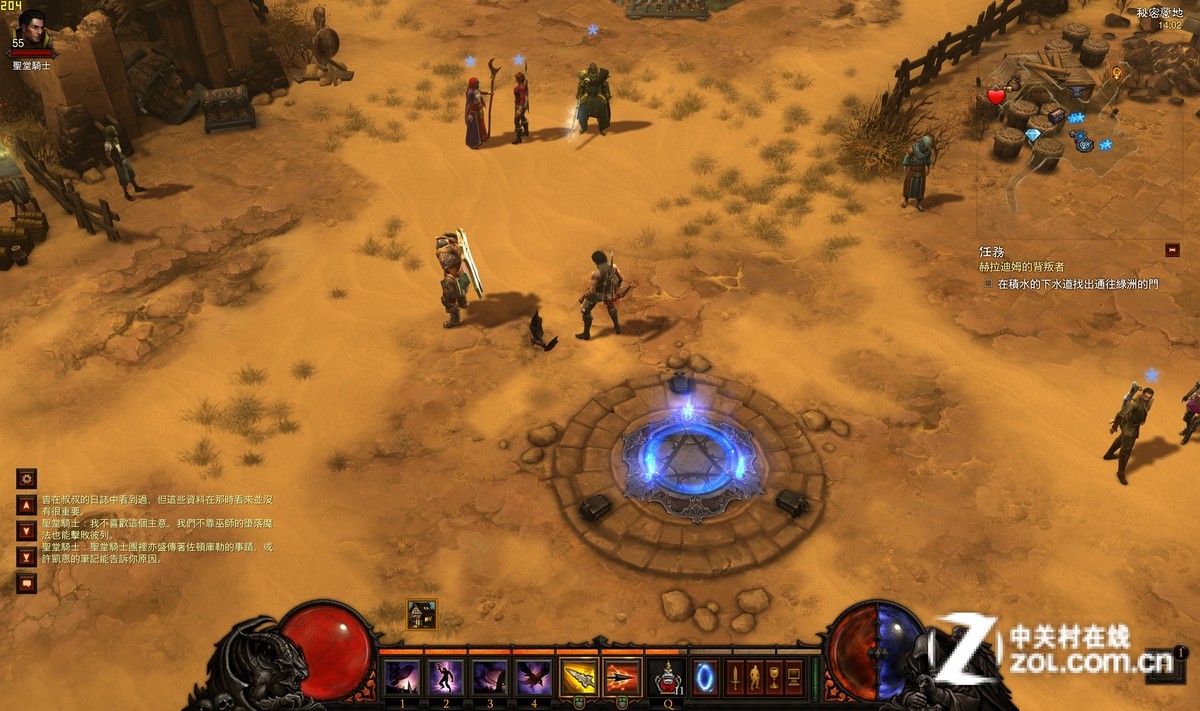Open the blue Town Portal
This screenshot has height=711, width=1200.
(704, 677)
